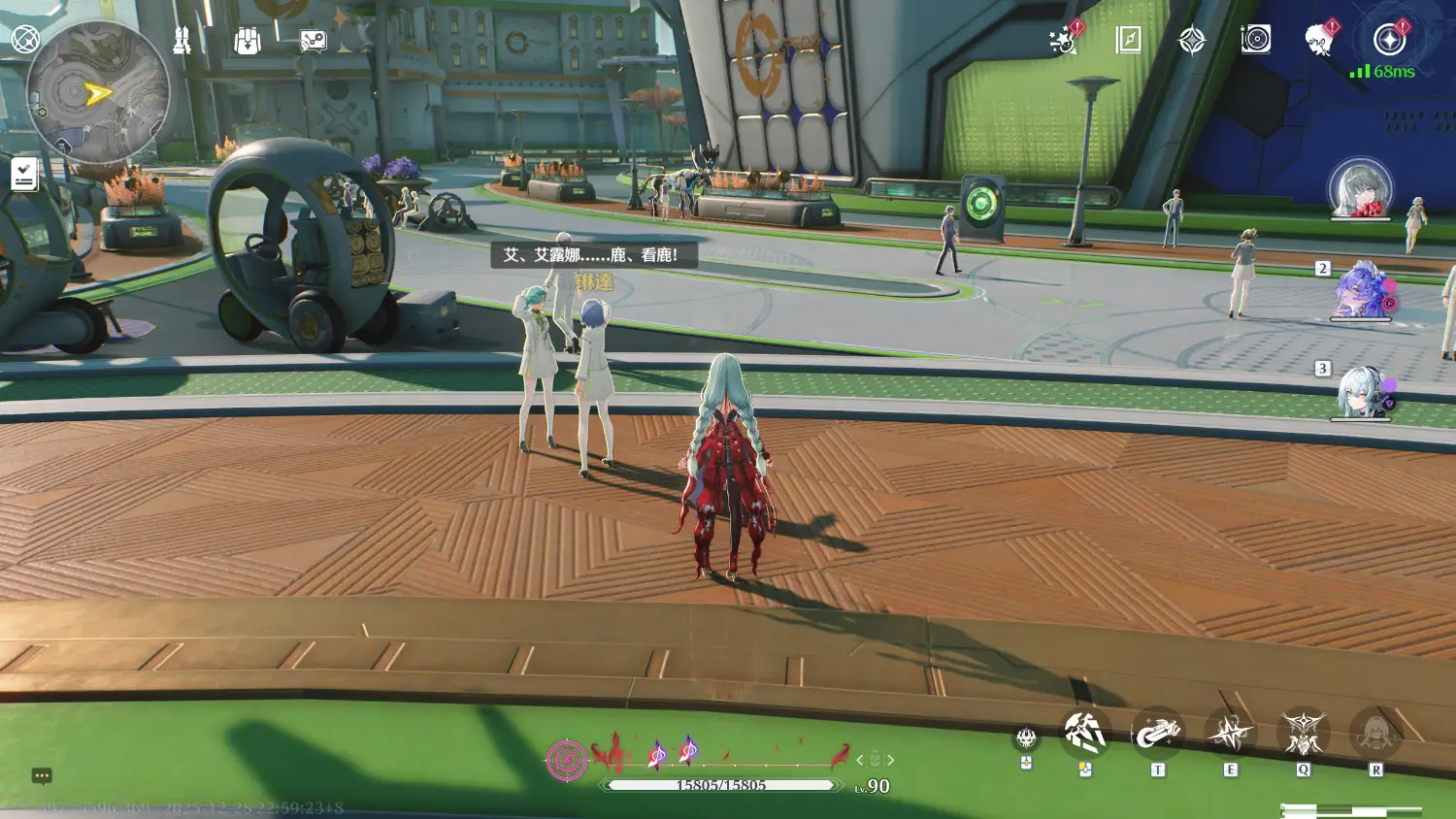Open the speech-bubble network icon
The width and height of the screenshot is (1456, 819).
313,41
